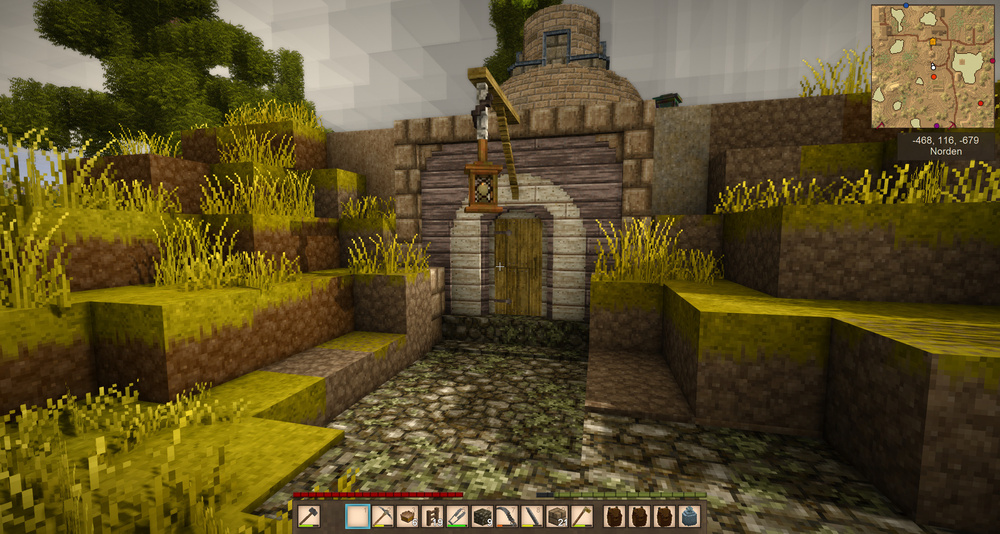Image resolution: width=1000 pixels, height=534 pixels.
Task: Equip the scythe from the hotbar
Action: [507, 516]
